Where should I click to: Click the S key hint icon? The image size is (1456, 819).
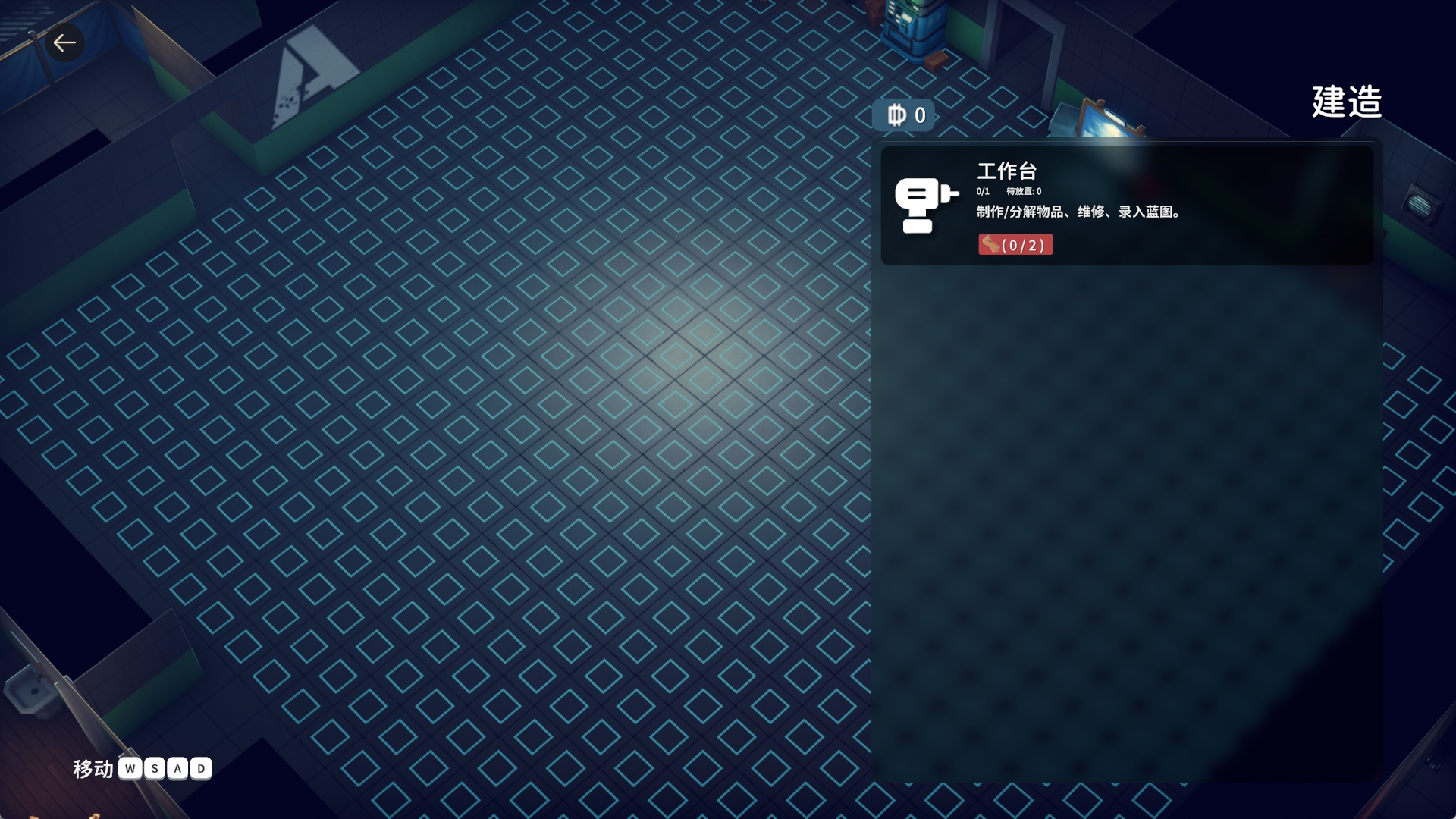[x=153, y=769]
